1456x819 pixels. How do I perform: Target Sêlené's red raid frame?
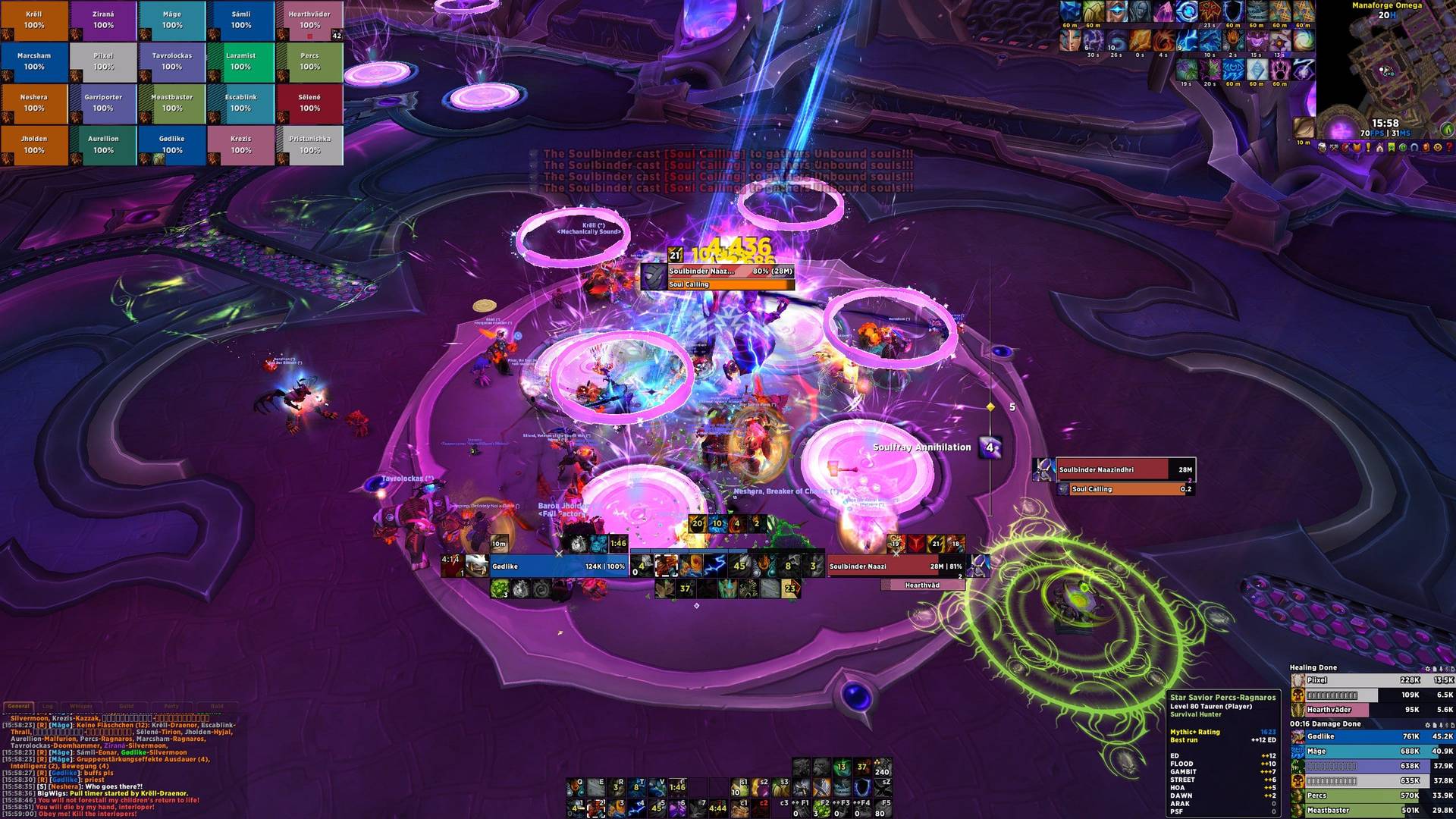tap(309, 104)
